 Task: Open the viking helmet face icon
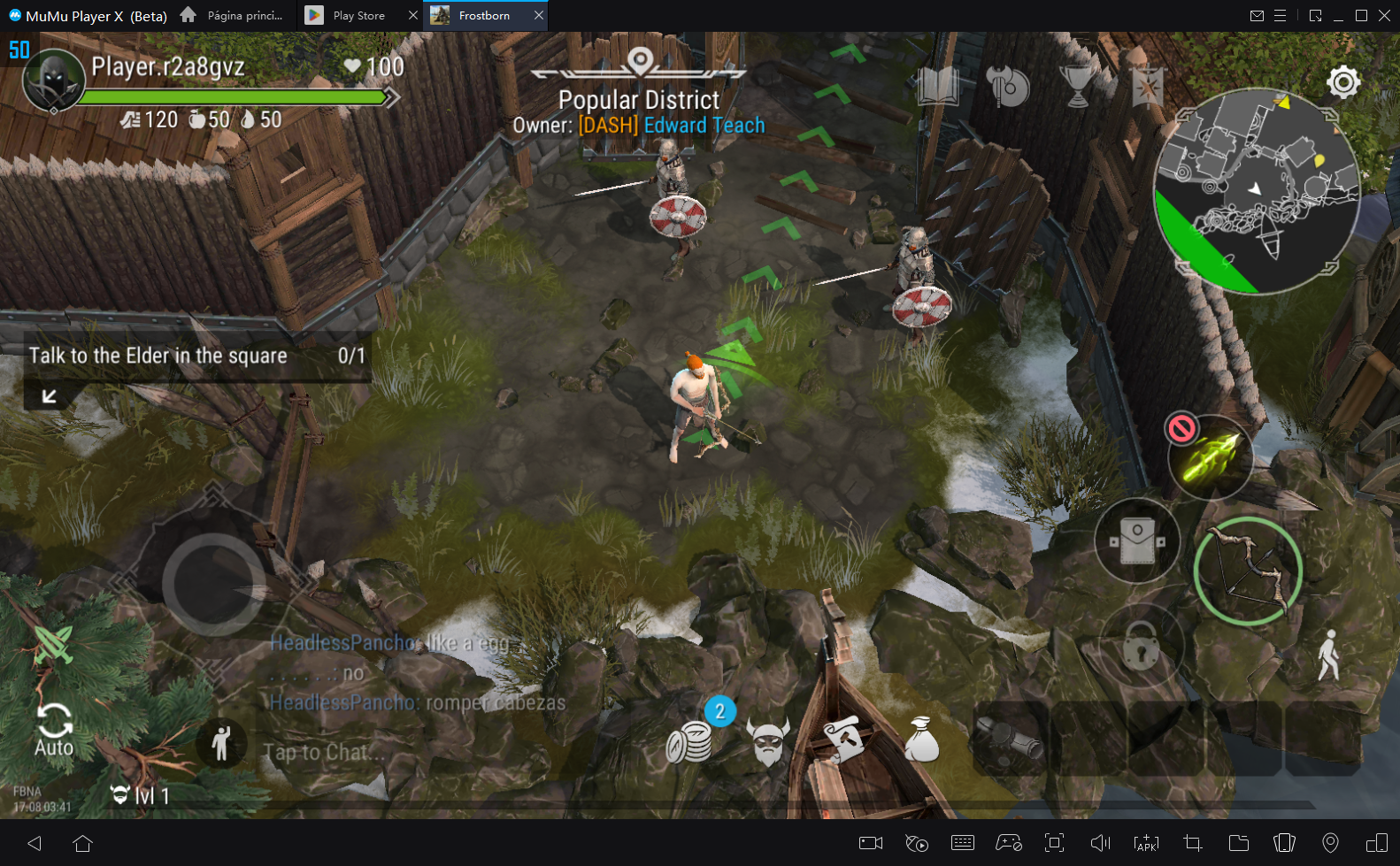767,741
